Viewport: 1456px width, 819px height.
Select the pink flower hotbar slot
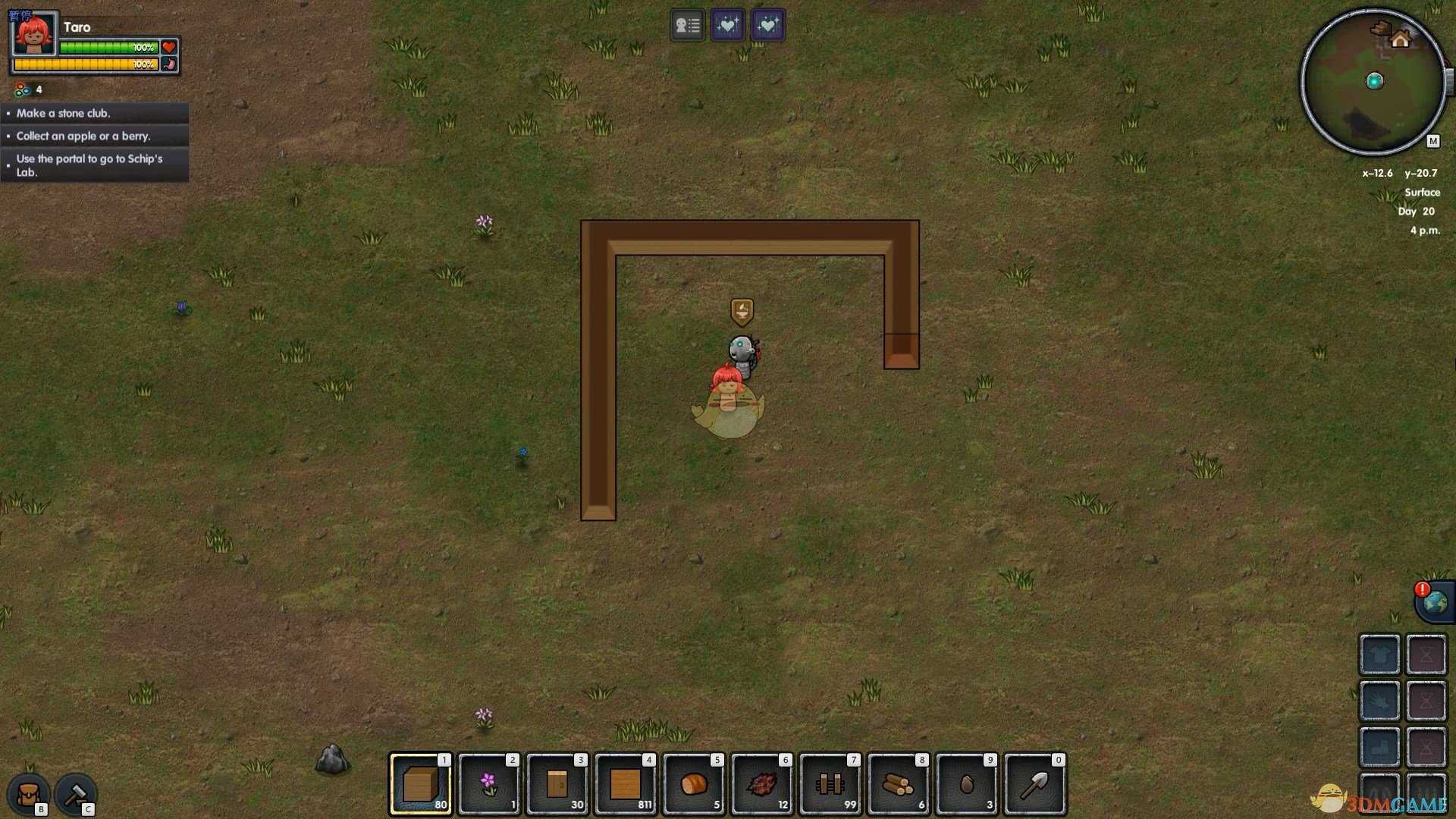pos(489,784)
